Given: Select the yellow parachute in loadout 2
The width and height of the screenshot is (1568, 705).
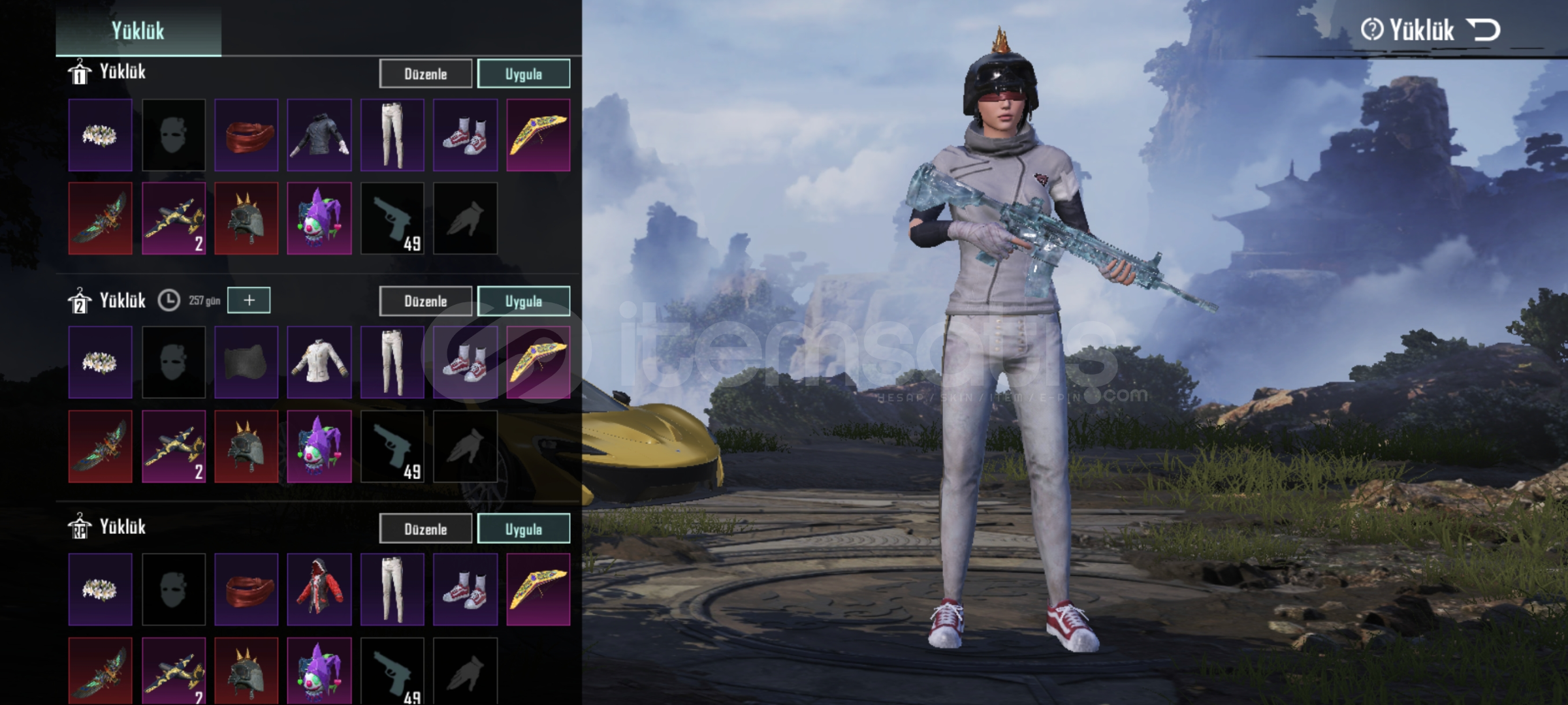Looking at the screenshot, I should coord(538,362).
